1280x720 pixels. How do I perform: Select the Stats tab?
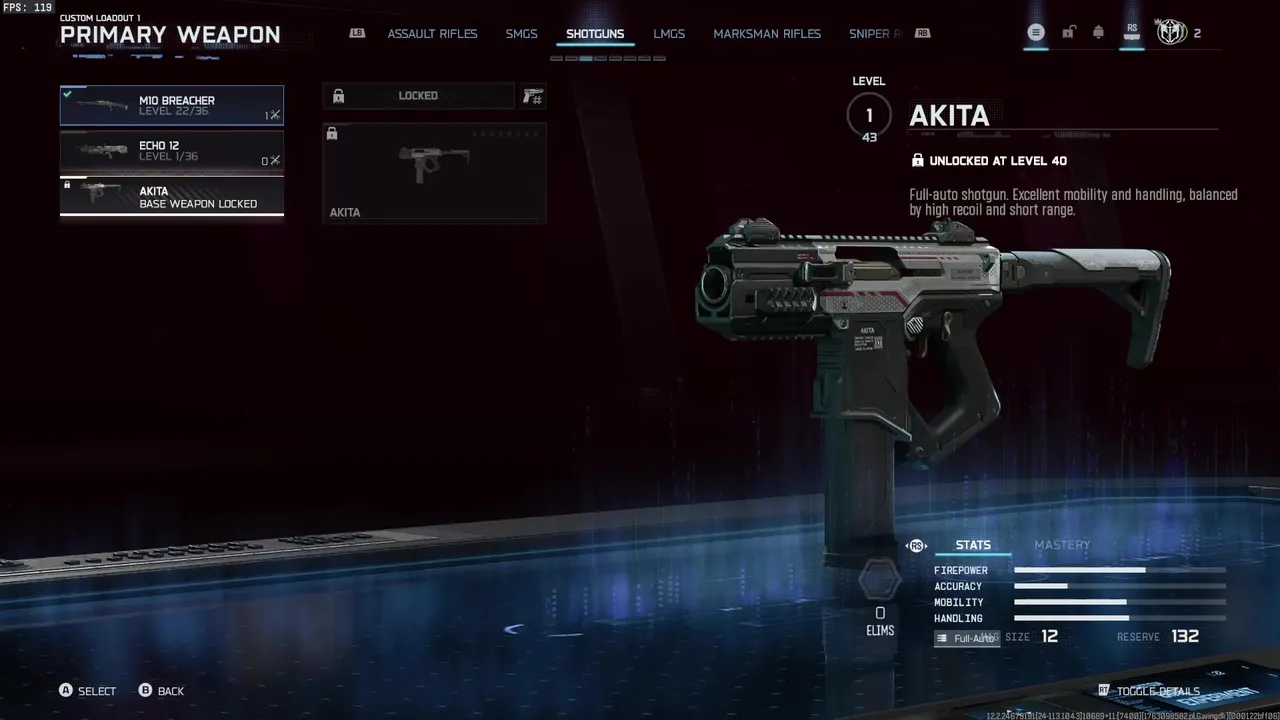pyautogui.click(x=973, y=545)
